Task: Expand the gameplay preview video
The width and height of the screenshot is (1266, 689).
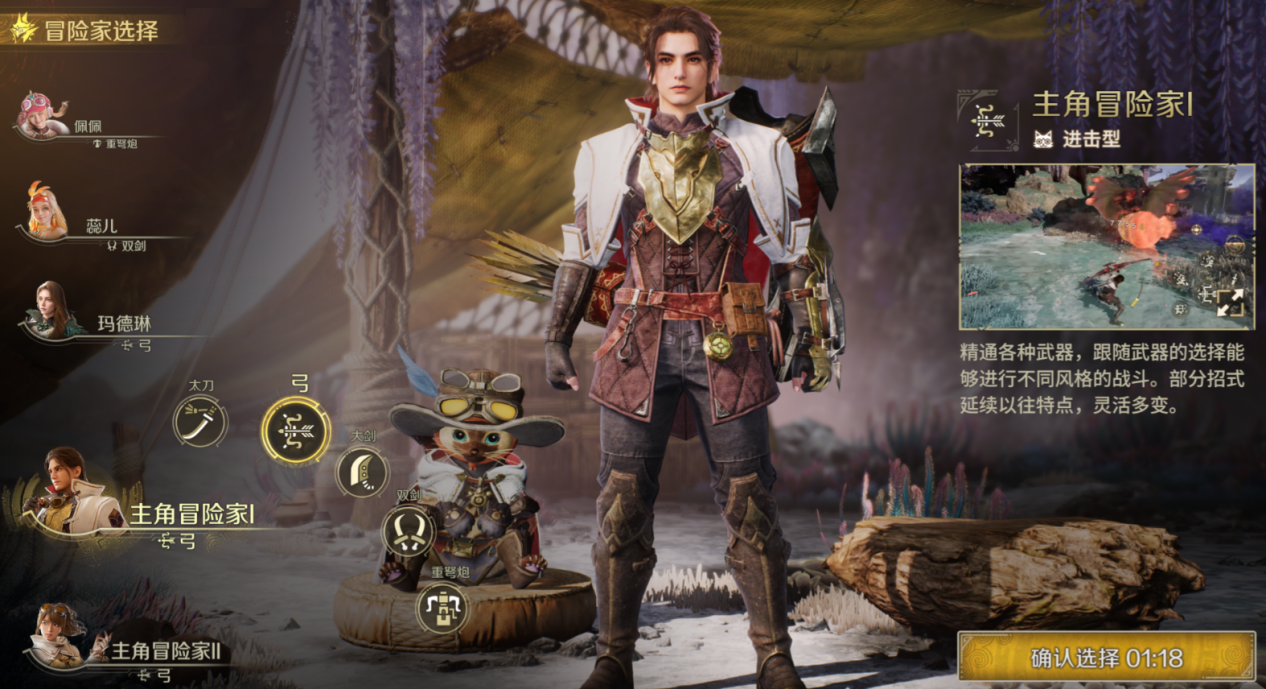Action: tap(1229, 304)
